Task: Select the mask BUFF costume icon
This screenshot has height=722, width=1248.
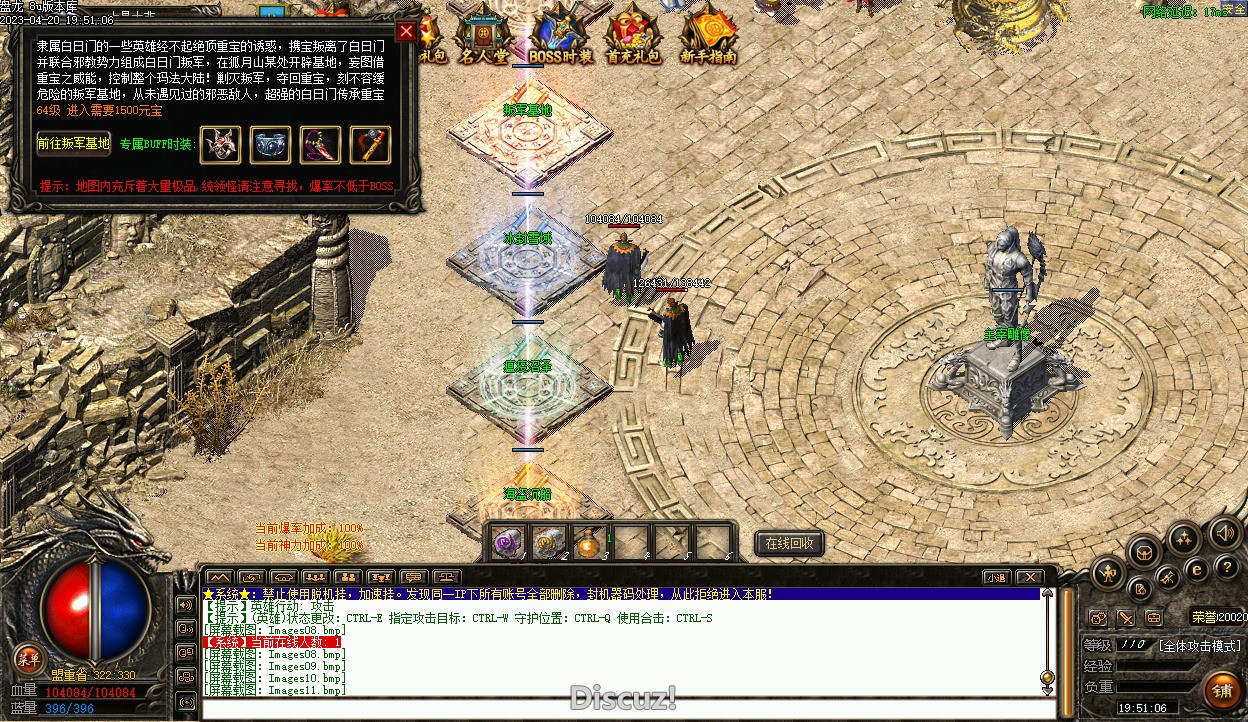Action: pos(221,145)
